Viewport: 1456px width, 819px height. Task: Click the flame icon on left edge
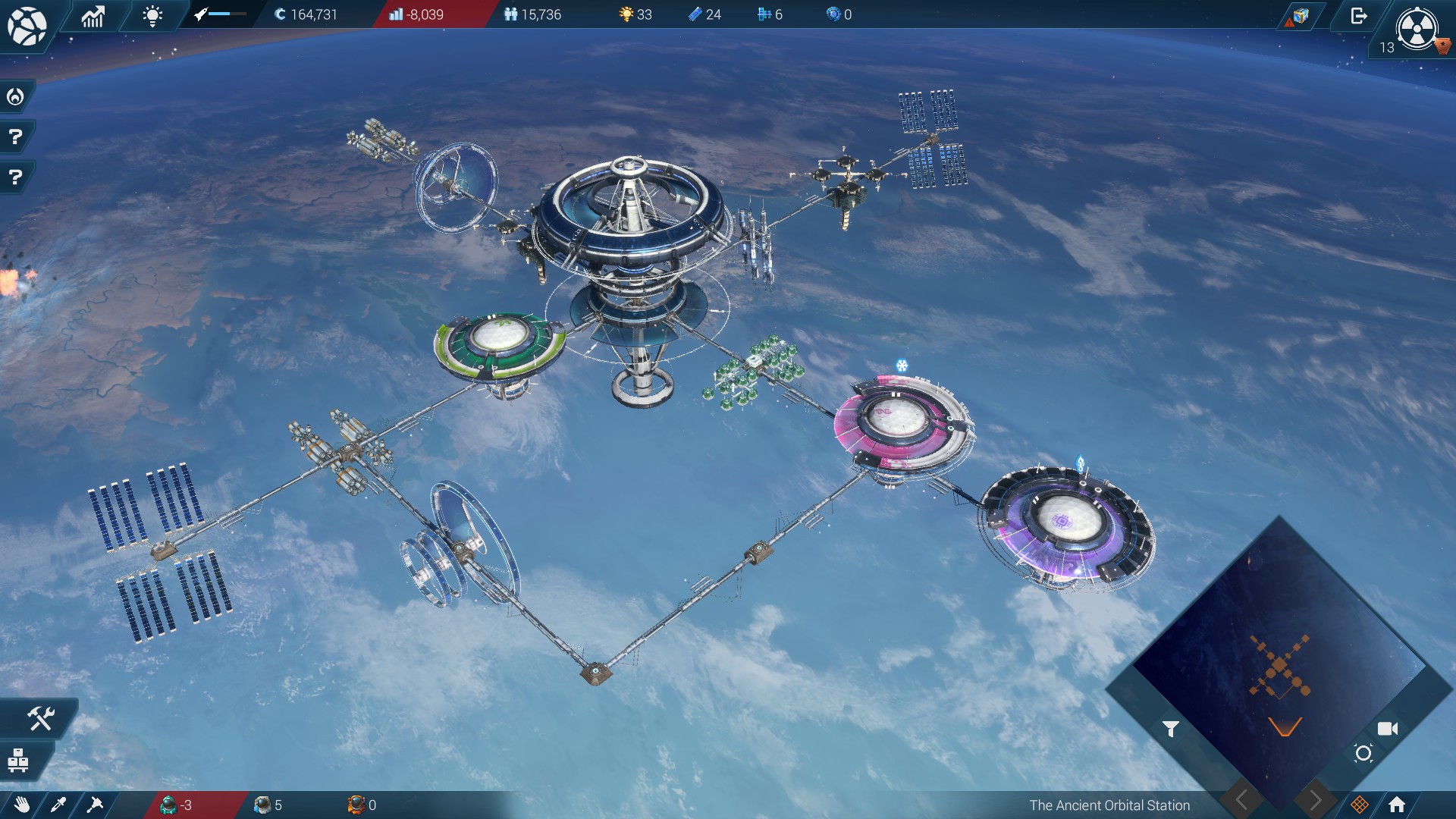click(x=15, y=97)
